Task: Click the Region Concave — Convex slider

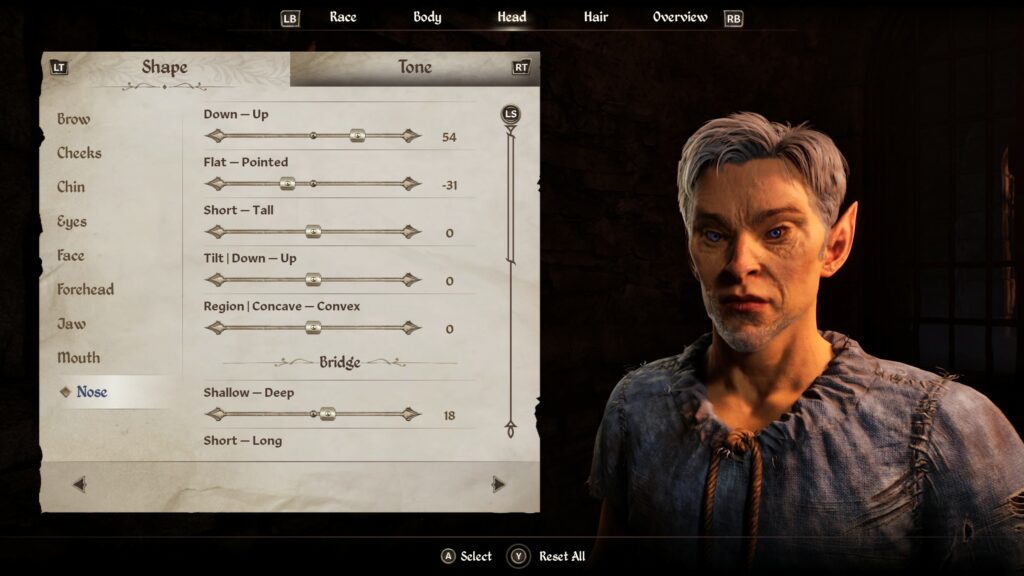Action: tap(313, 328)
